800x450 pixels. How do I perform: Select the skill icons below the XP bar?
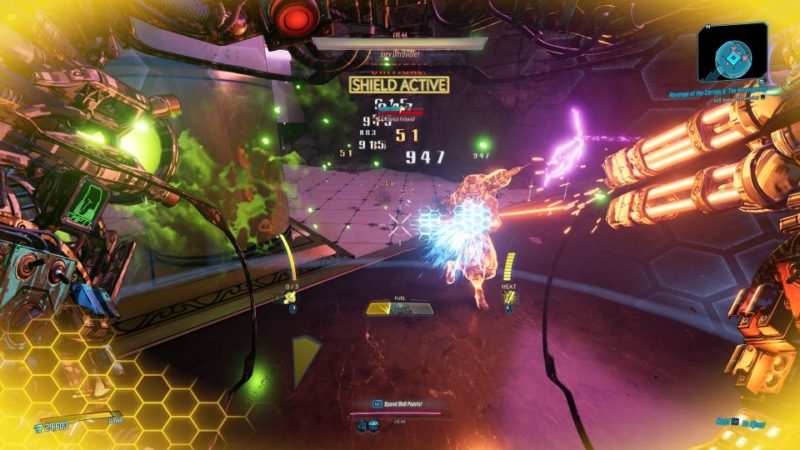pyautogui.click(x=366, y=427)
